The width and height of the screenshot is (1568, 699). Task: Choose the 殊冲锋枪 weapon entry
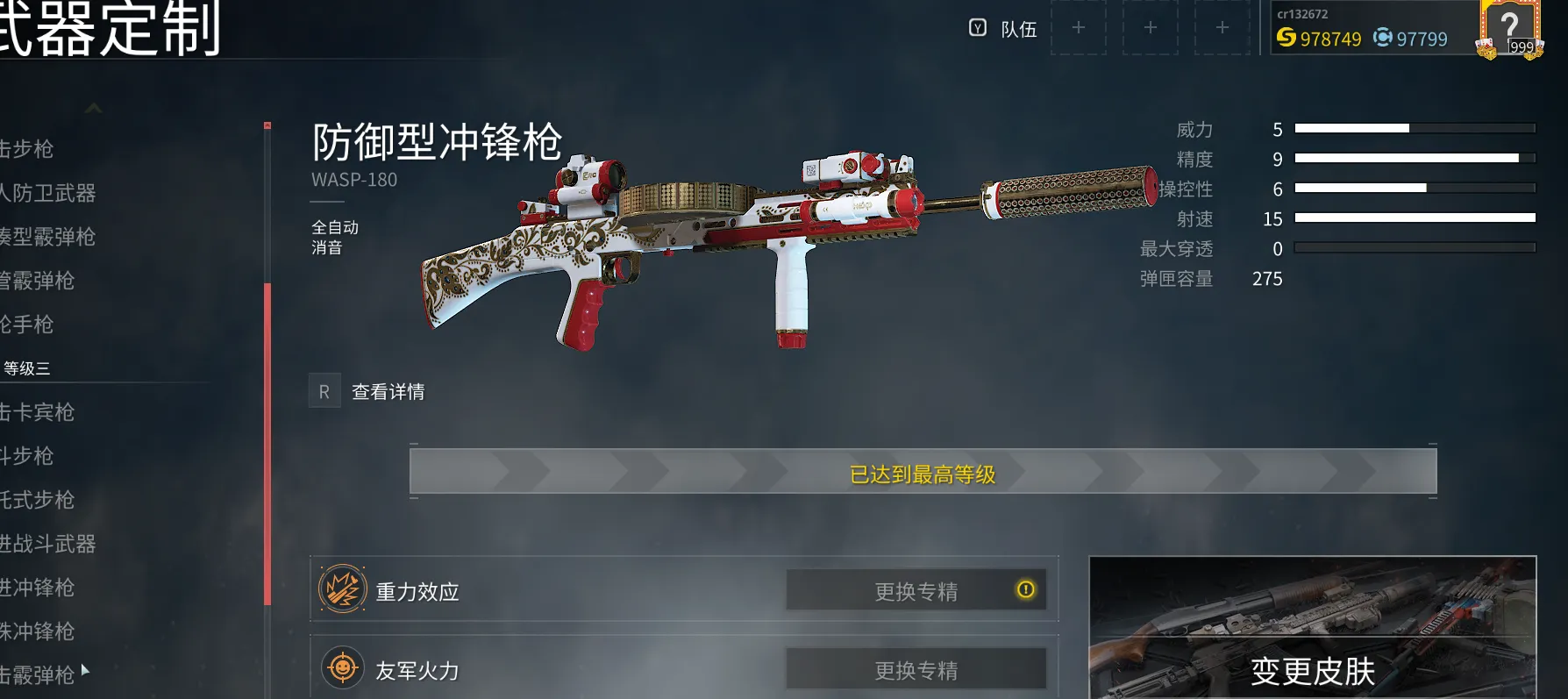[x=38, y=631]
